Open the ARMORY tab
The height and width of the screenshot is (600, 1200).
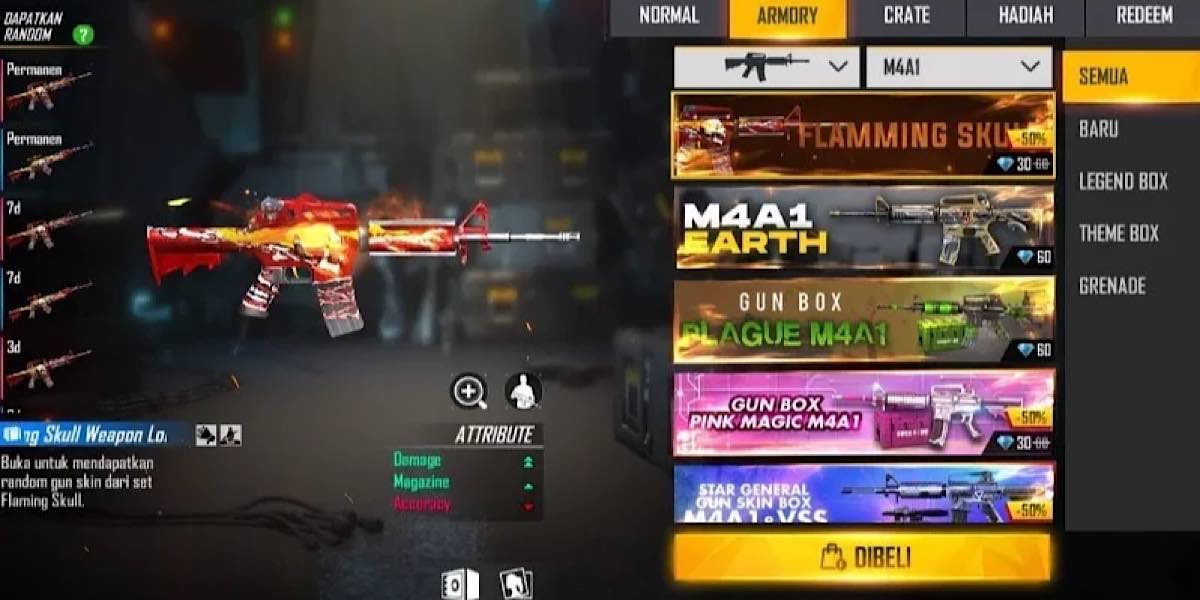[x=787, y=16]
